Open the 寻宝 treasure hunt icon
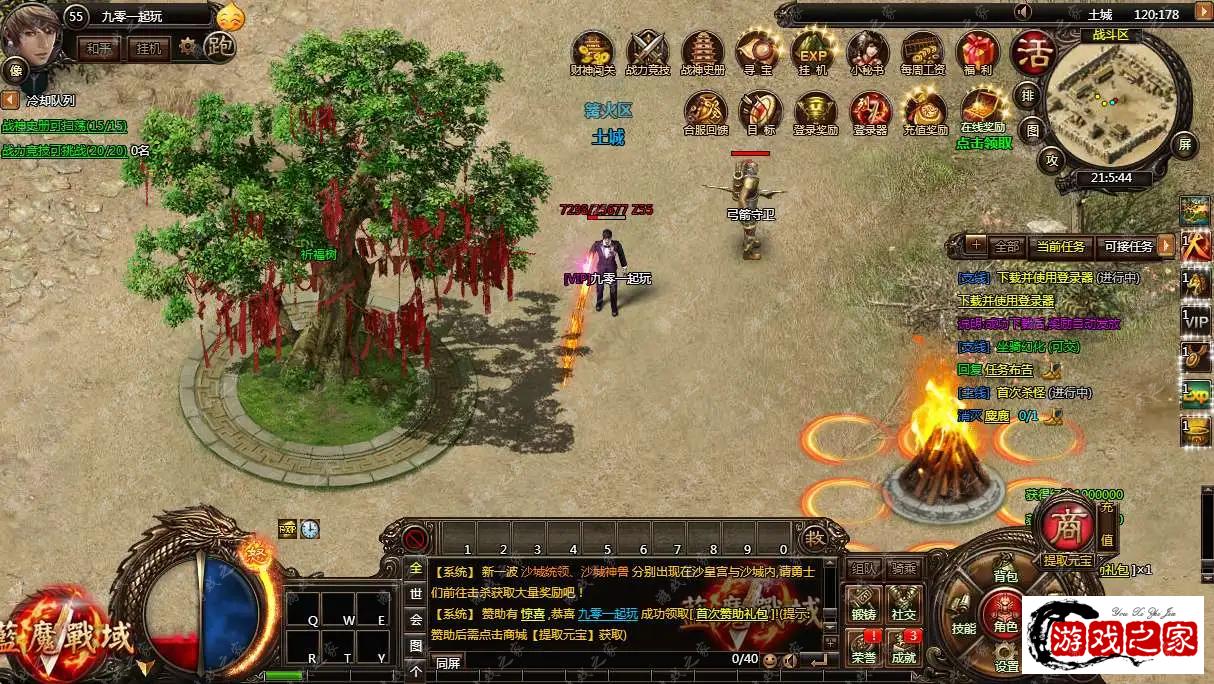The width and height of the screenshot is (1214, 684). (757, 51)
